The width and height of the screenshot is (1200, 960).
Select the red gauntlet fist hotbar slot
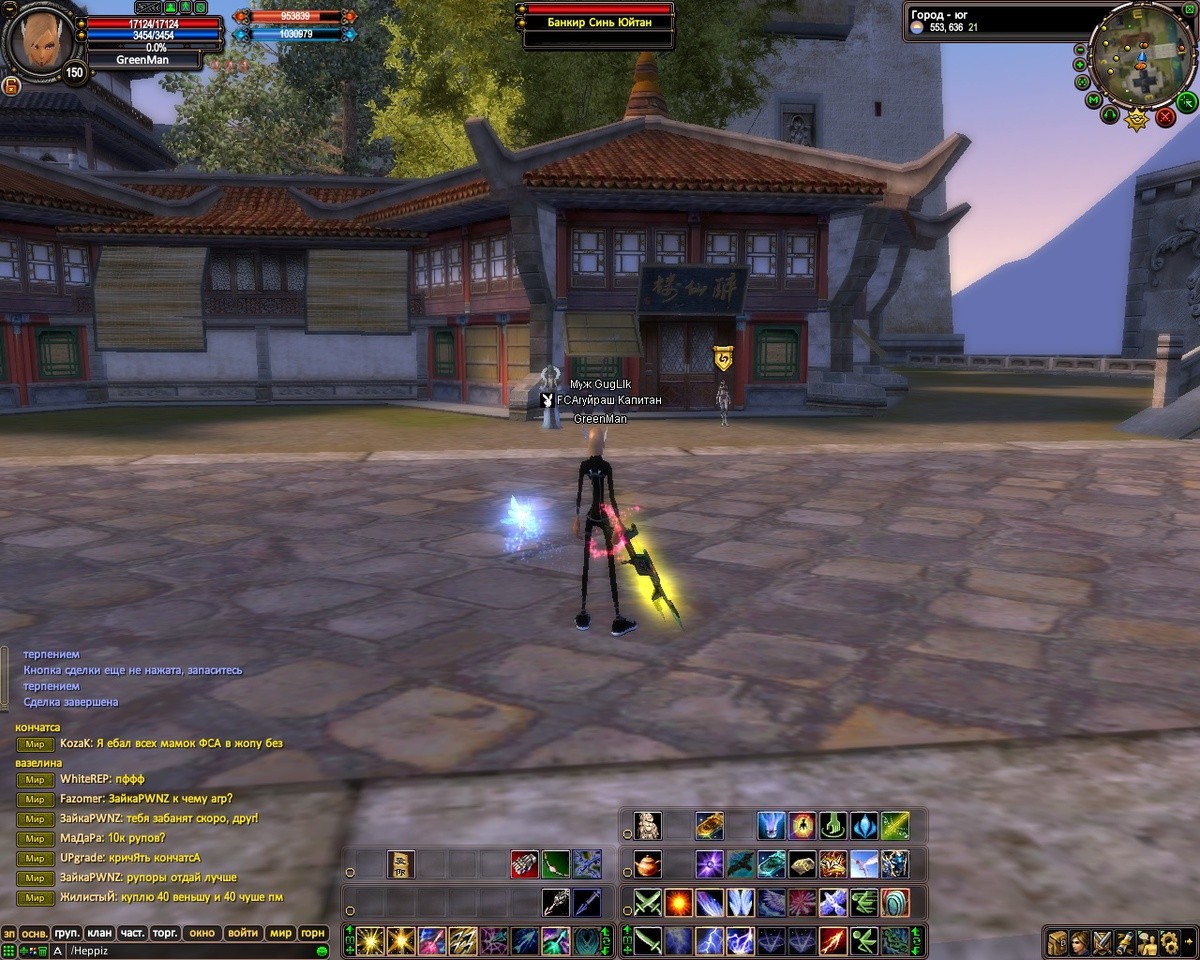pos(524,864)
